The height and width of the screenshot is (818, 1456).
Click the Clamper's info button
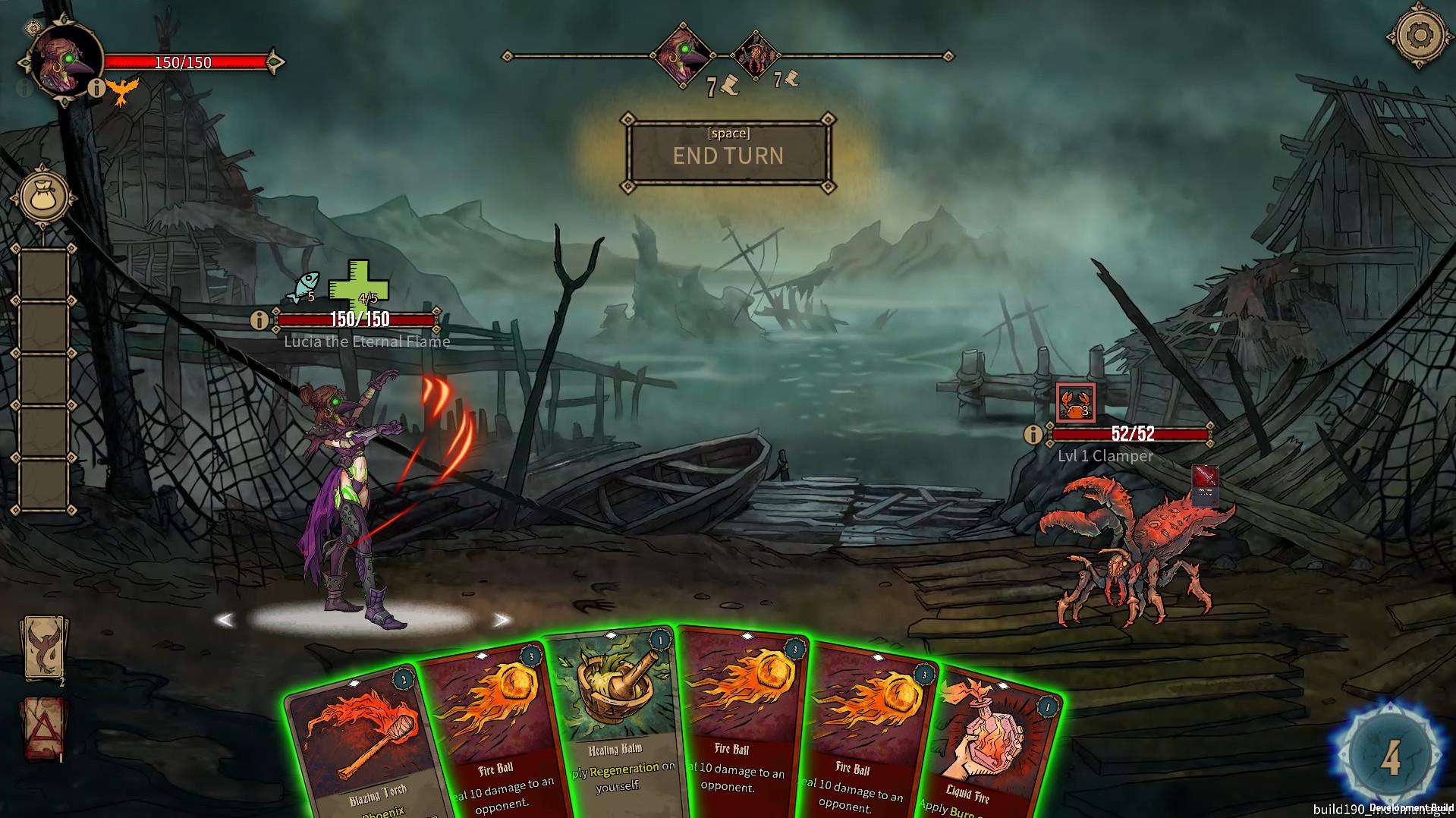coord(1032,435)
